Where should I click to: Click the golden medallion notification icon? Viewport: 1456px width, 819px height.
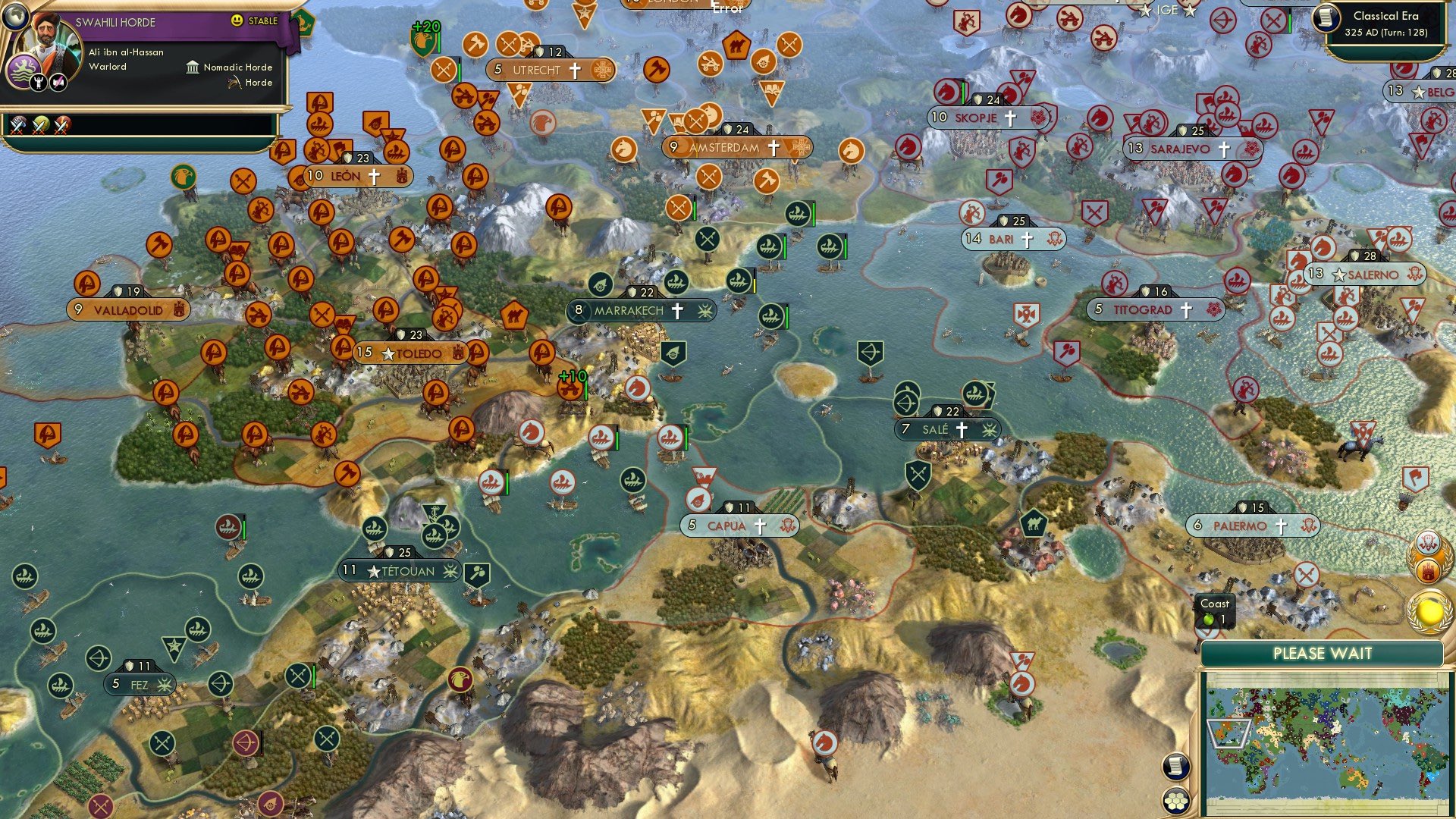1430,610
